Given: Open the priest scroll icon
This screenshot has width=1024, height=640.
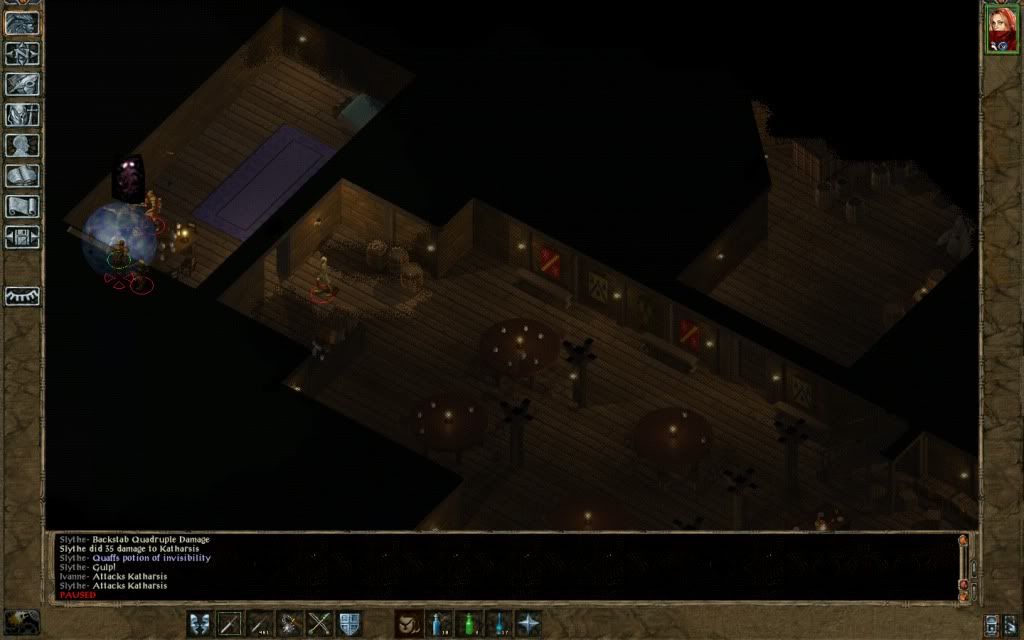Looking at the screenshot, I should point(22,207).
